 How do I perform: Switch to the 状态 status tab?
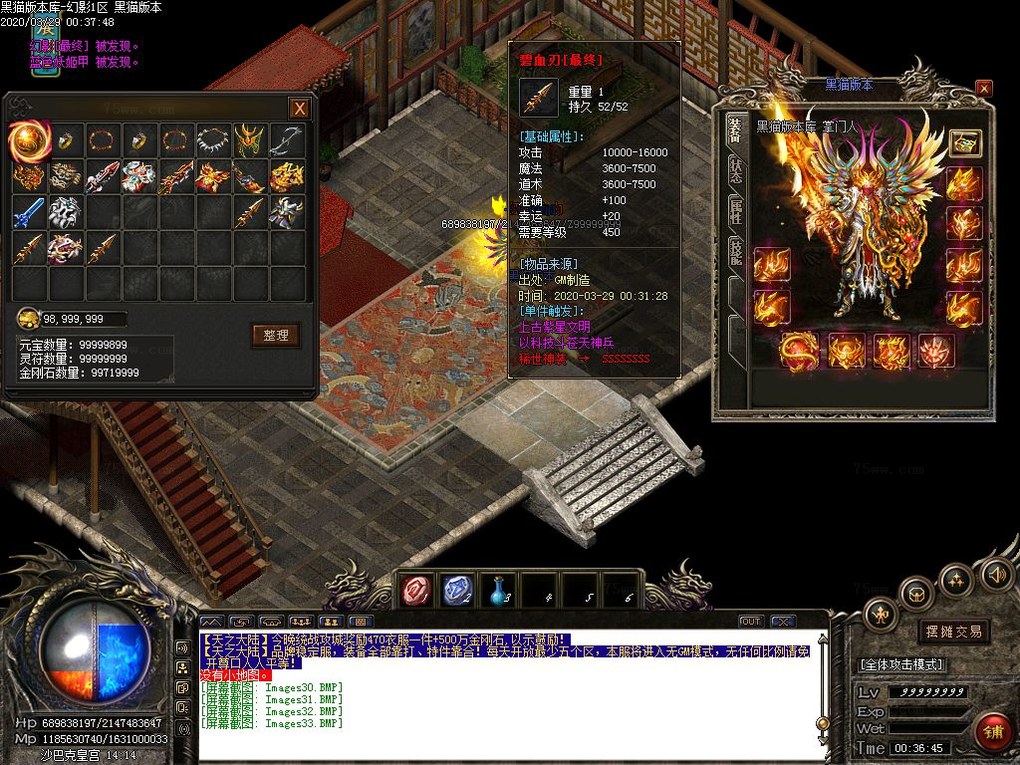(x=735, y=169)
